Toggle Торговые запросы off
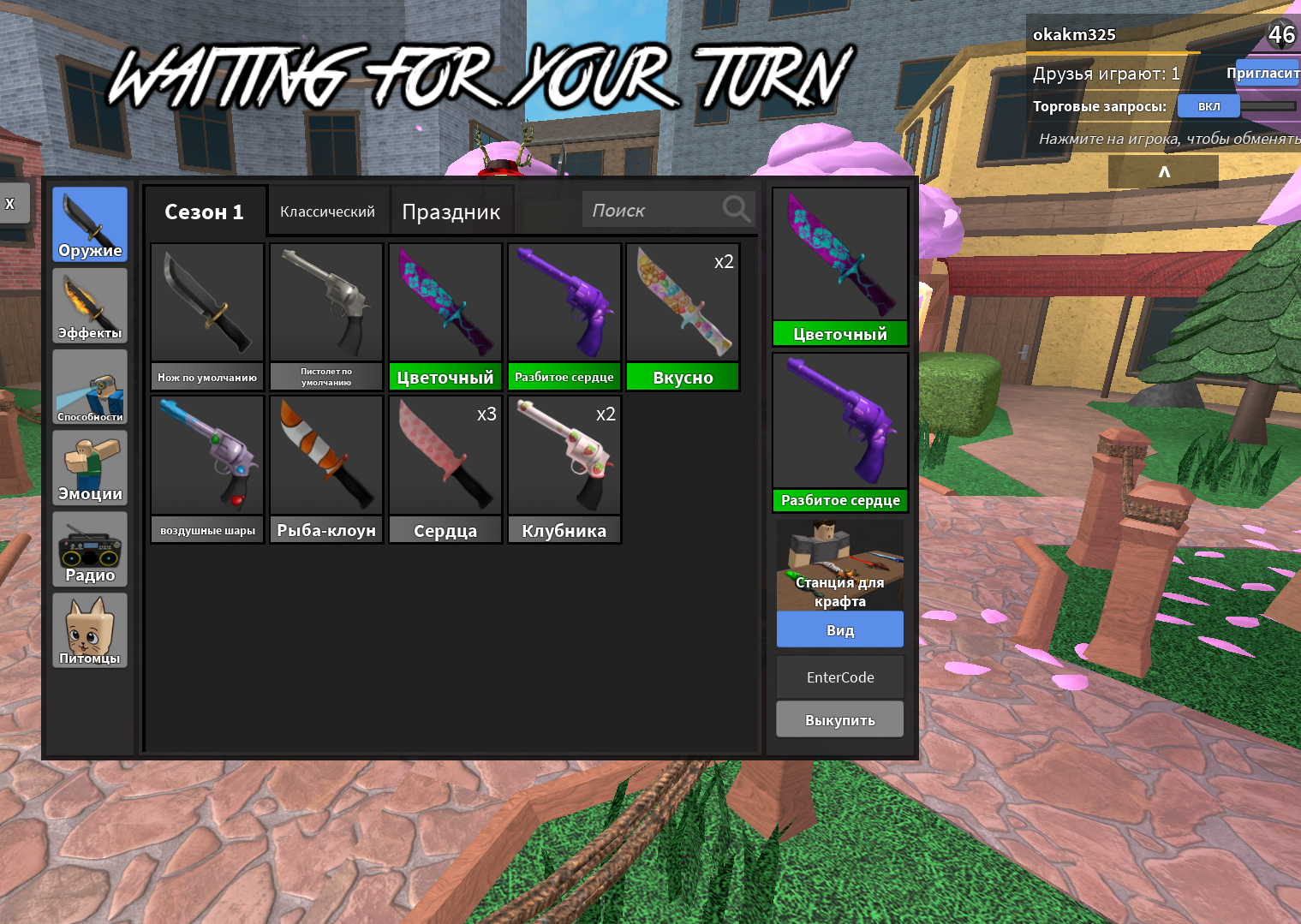This screenshot has height=924, width=1301. [x=1208, y=105]
